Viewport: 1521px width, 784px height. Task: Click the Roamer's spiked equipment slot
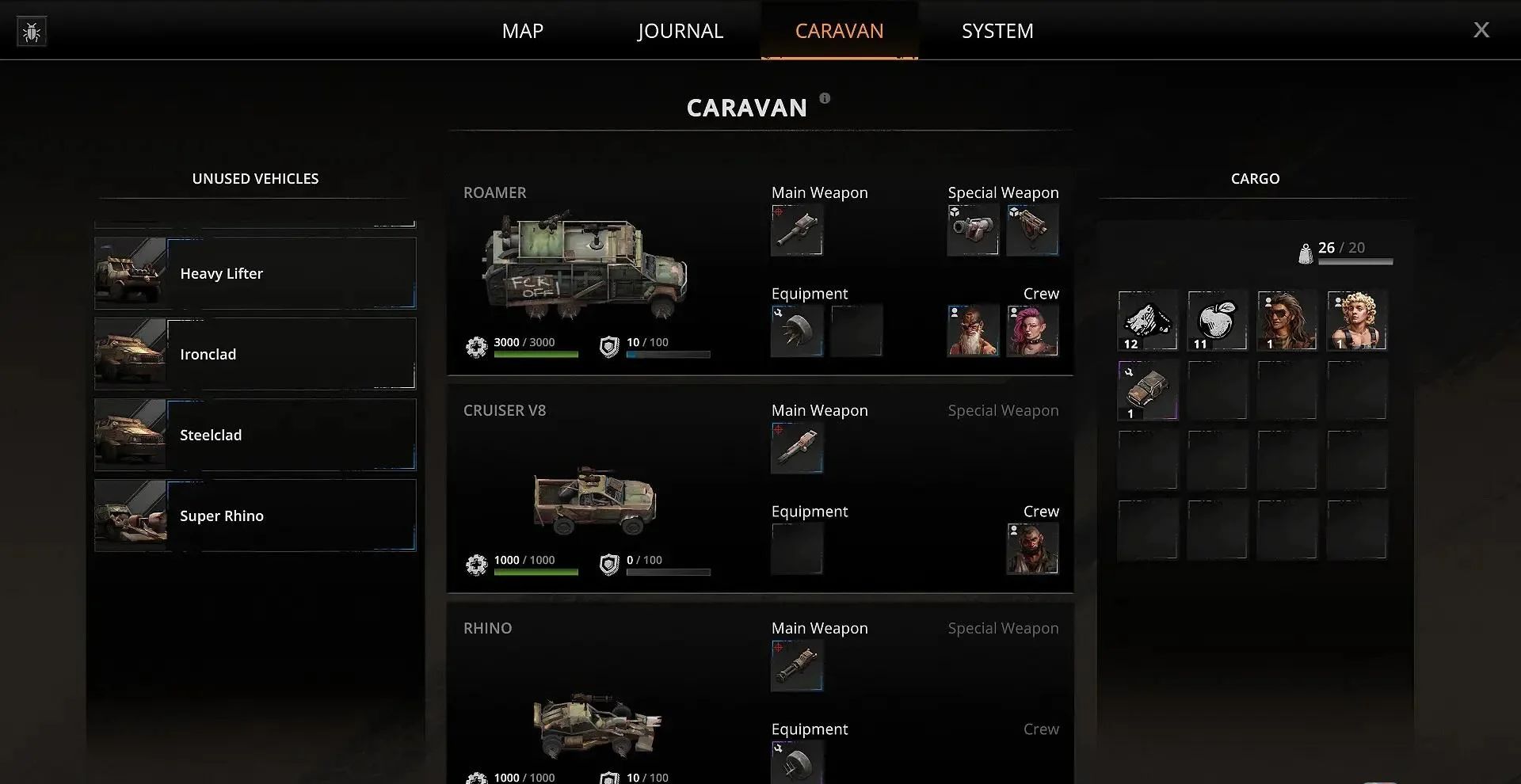(797, 330)
